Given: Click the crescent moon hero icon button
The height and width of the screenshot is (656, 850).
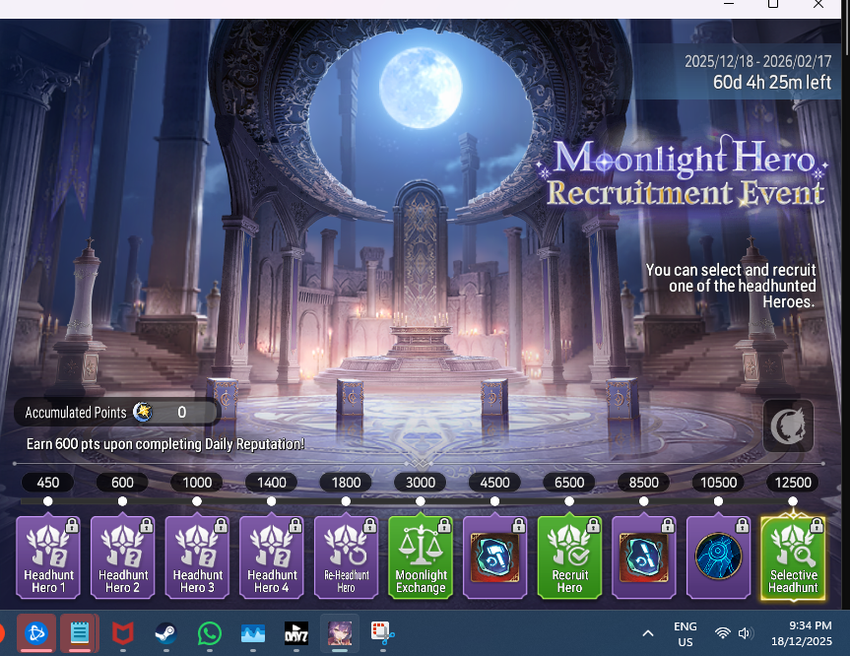Looking at the screenshot, I should [788, 426].
